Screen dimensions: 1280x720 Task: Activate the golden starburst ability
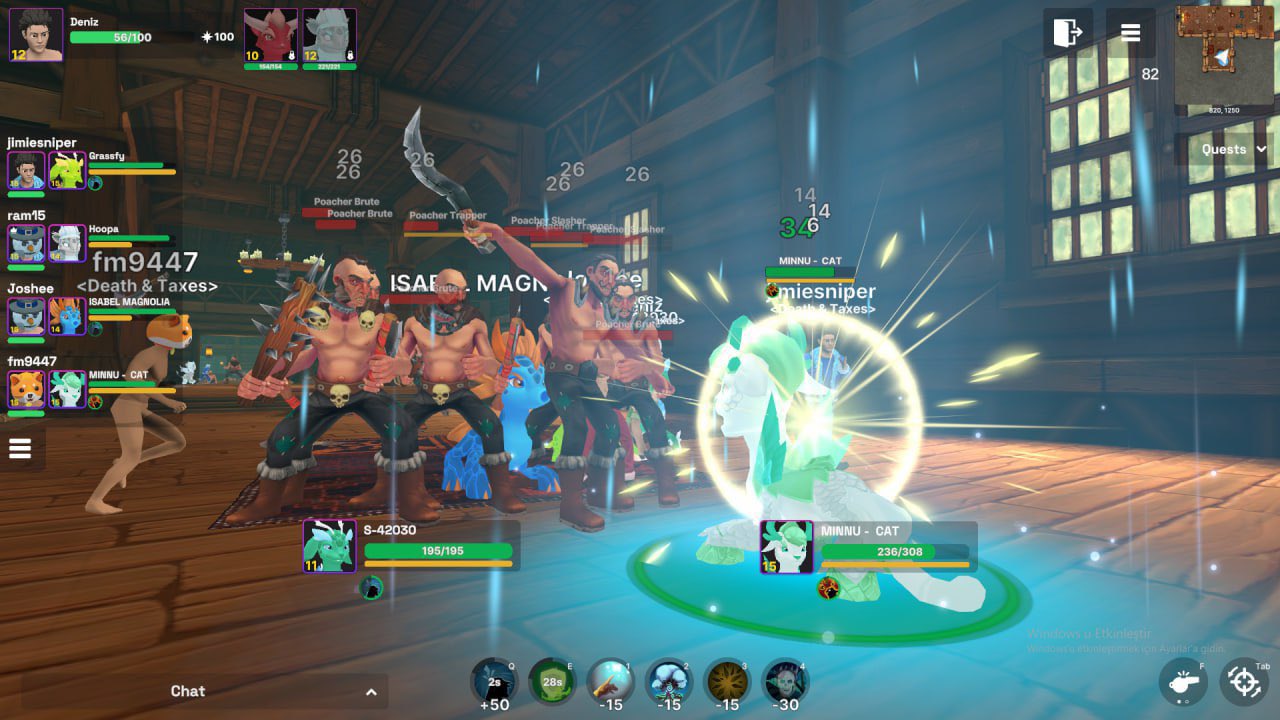[727, 682]
